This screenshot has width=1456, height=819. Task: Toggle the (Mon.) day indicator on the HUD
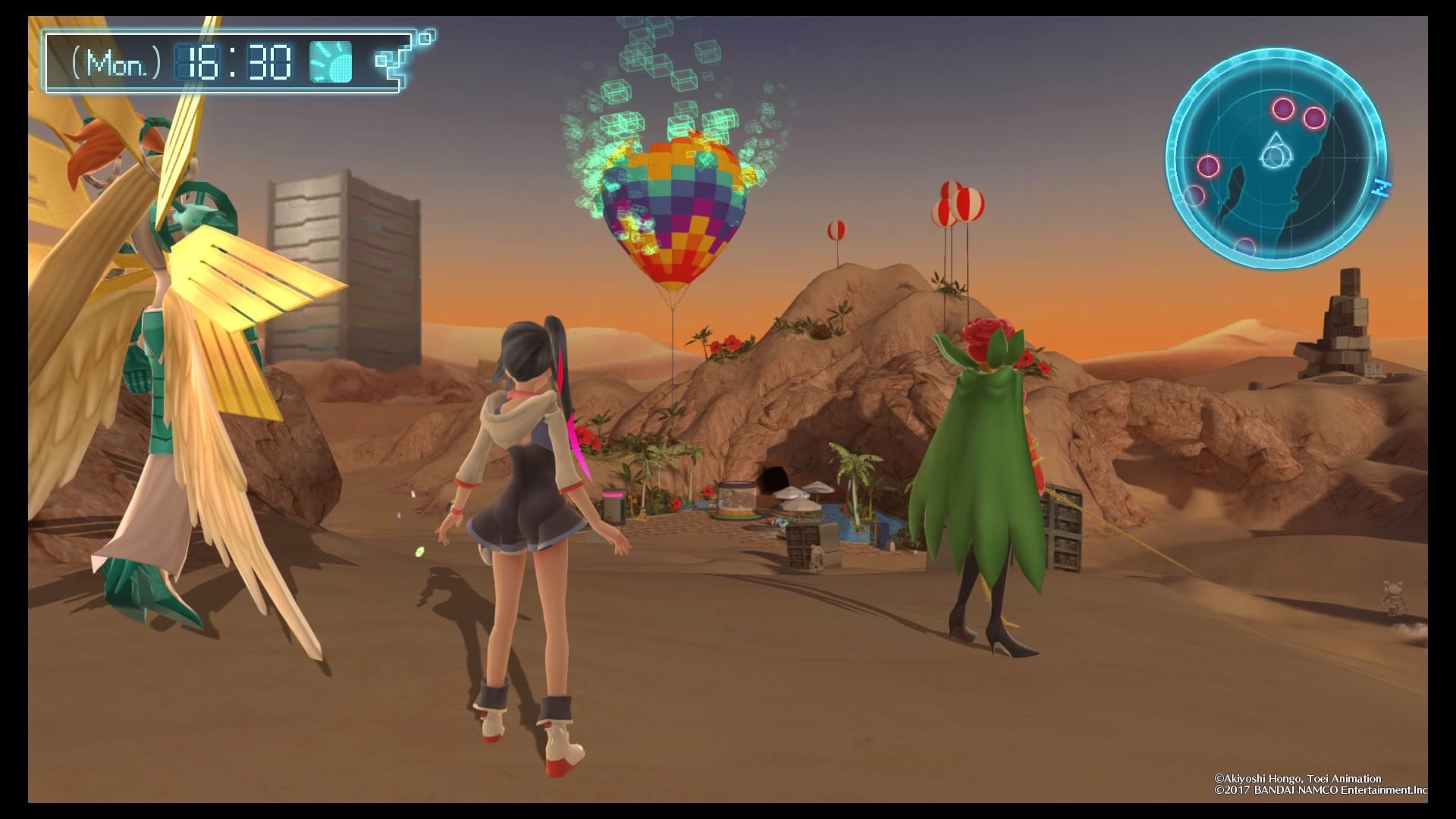tap(115, 62)
